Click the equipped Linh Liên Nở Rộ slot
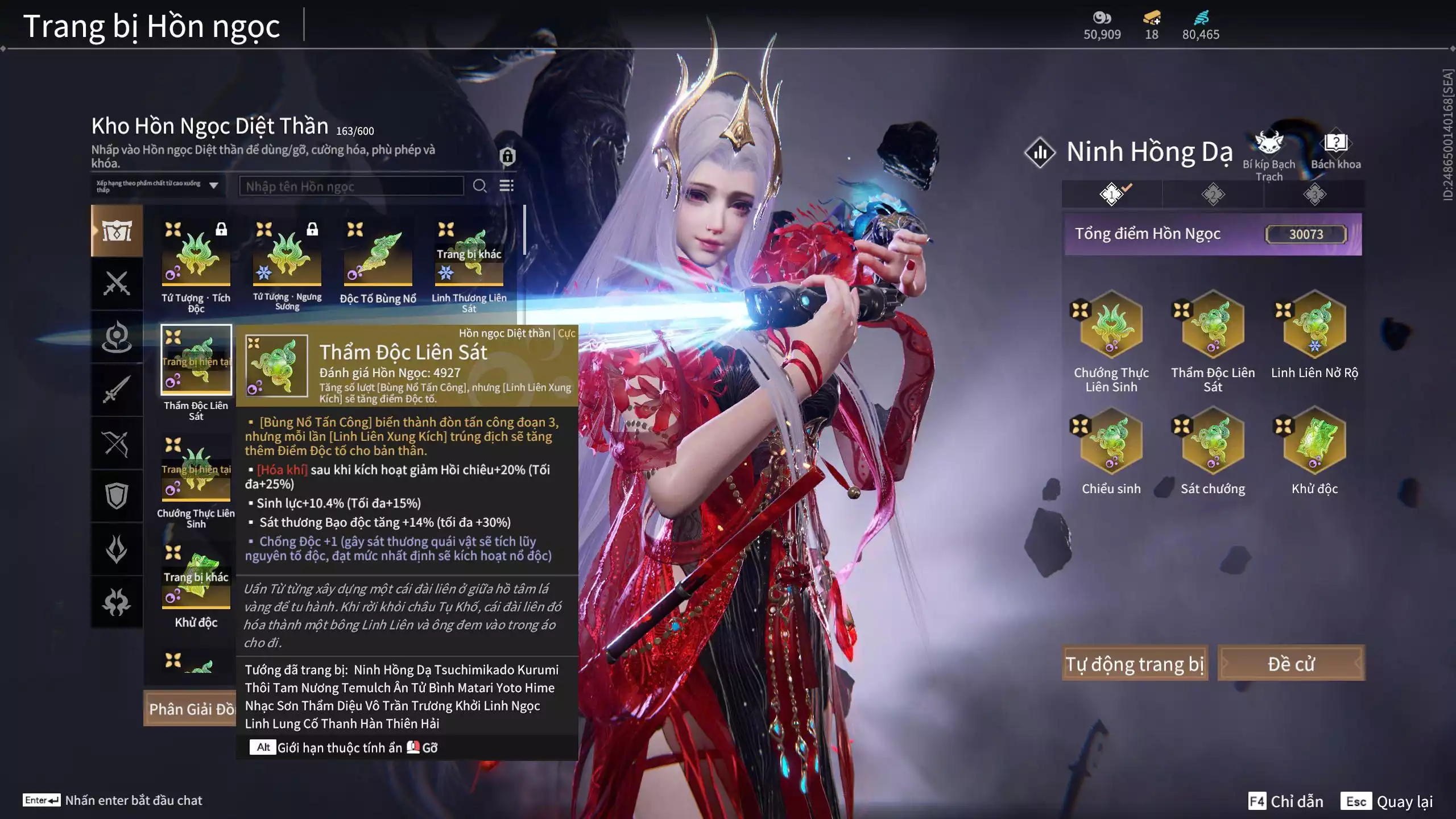Viewport: 1456px width, 819px height. pos(1314,325)
